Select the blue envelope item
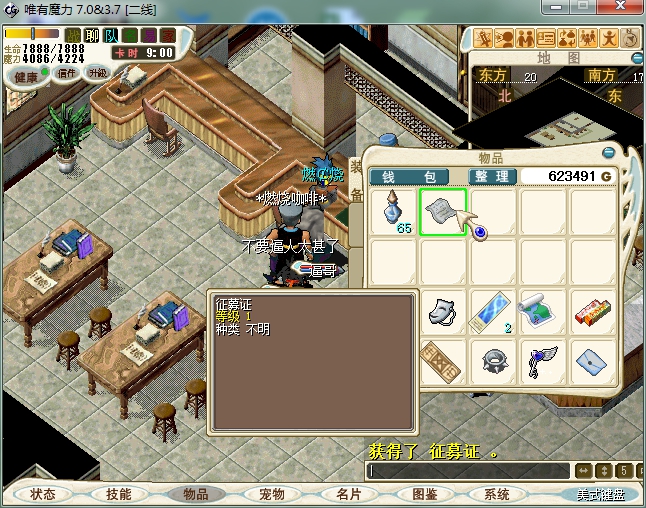Image resolution: width=646 pixels, height=508 pixels. [593, 362]
